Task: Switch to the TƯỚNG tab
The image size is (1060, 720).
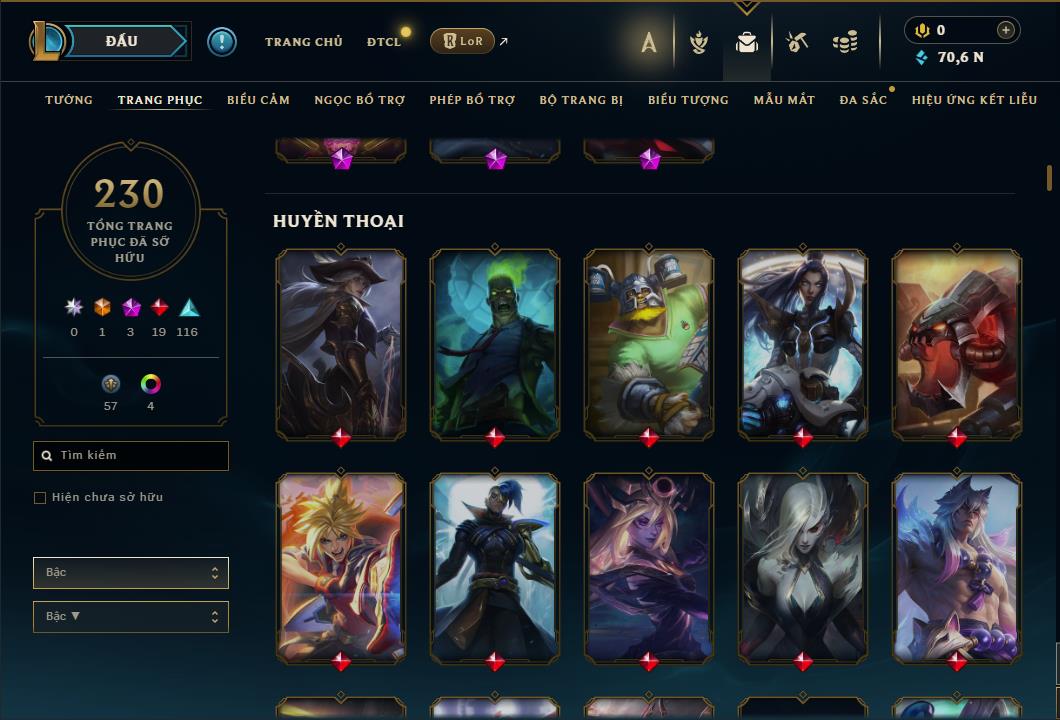Action: click(x=69, y=100)
